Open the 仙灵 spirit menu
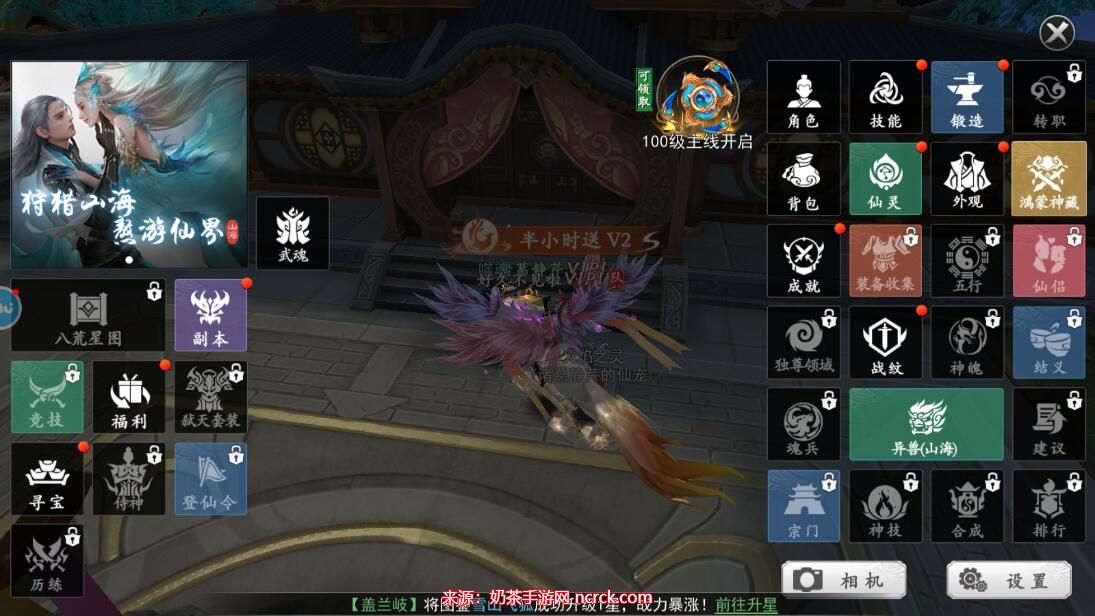 point(885,179)
